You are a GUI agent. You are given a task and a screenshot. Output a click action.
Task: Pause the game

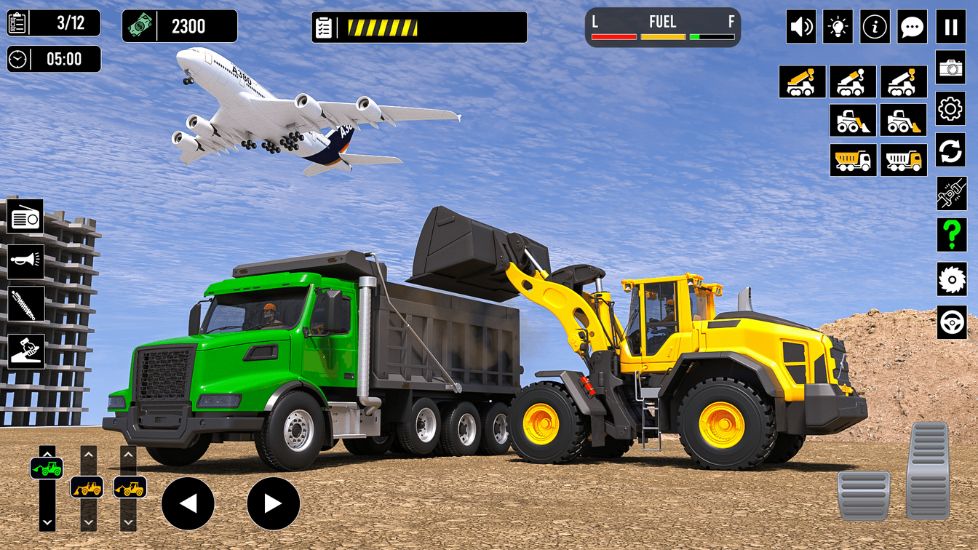950,27
